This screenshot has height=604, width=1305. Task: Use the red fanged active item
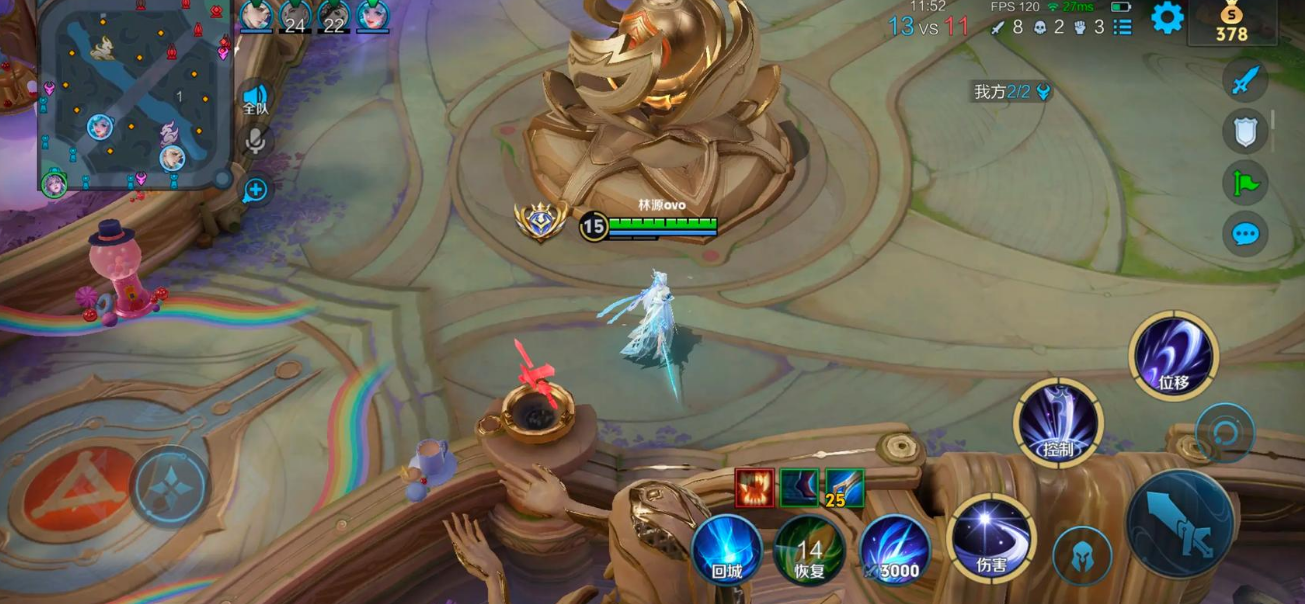coord(754,487)
